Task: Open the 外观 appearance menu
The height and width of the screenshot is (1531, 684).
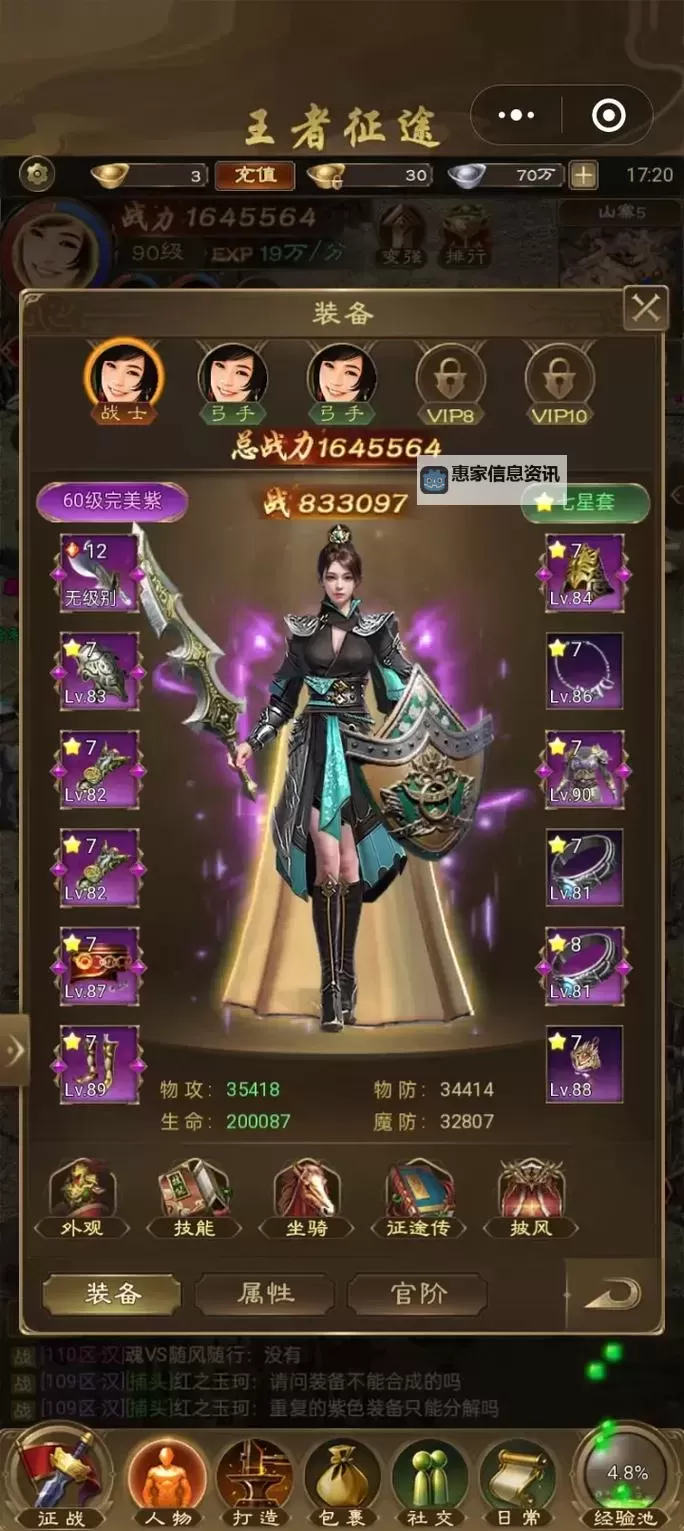Action: pos(82,1199)
